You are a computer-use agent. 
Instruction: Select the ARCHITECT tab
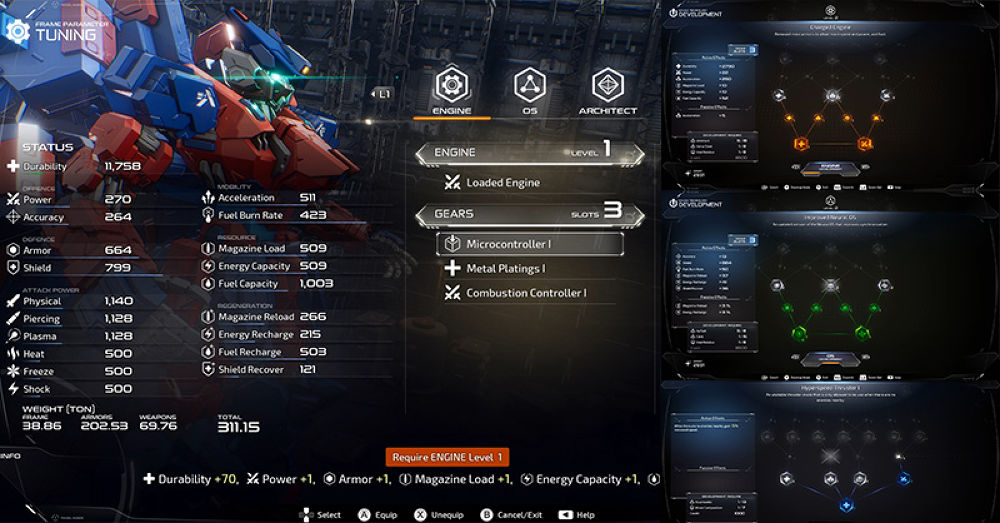click(x=607, y=90)
